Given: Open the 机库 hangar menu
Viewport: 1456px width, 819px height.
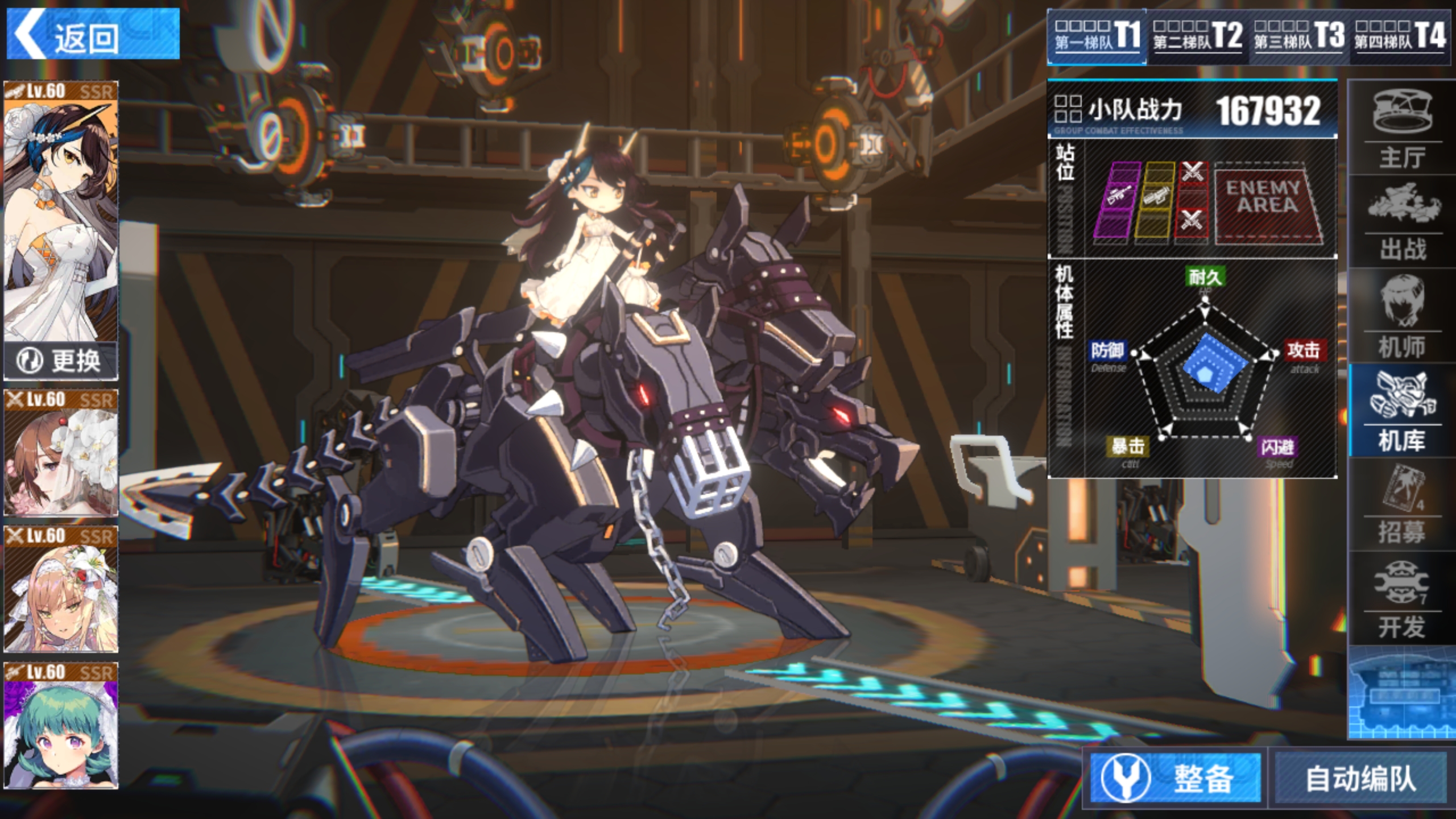Looking at the screenshot, I should [x=1401, y=411].
